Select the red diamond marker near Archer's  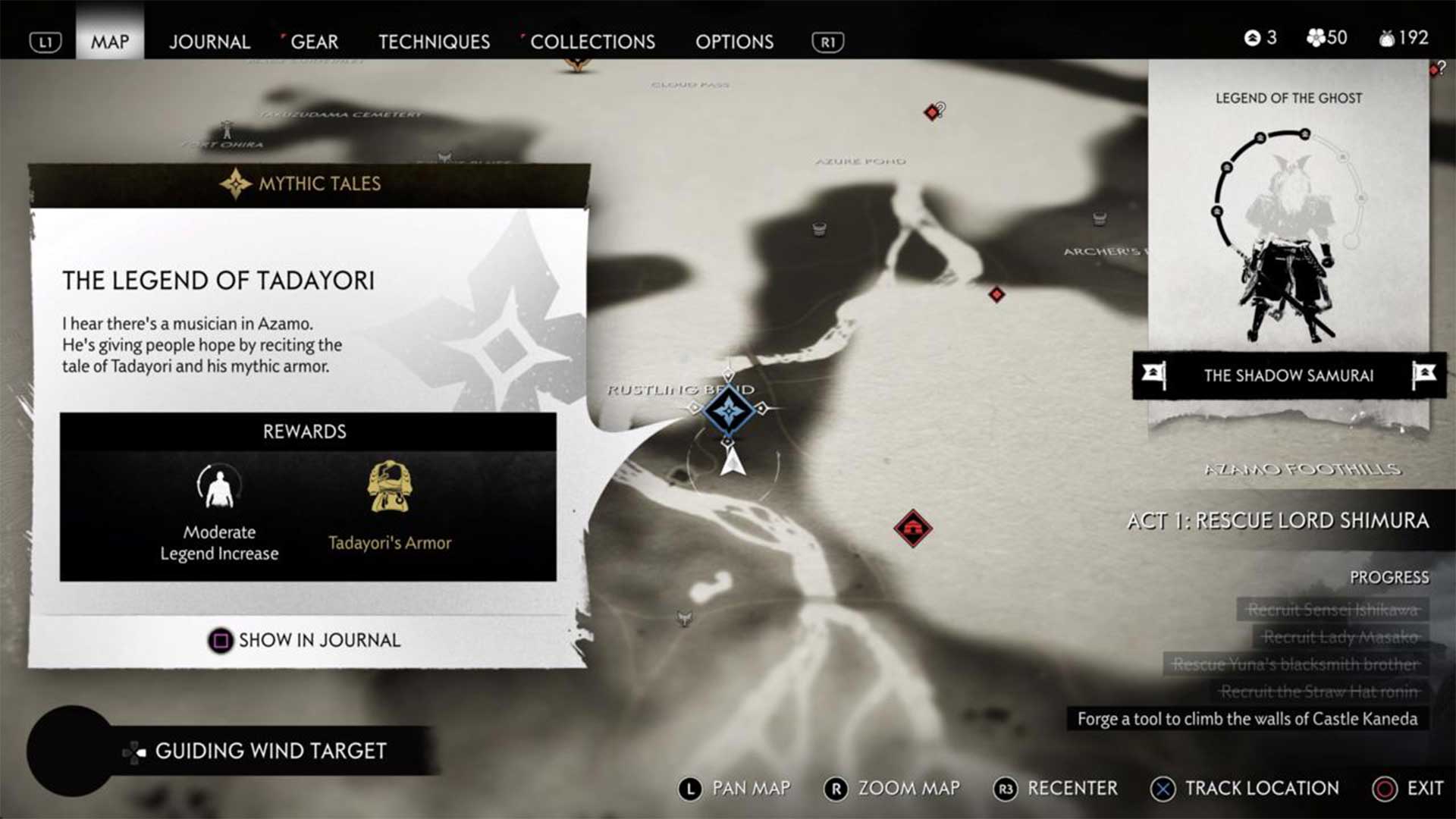996,293
